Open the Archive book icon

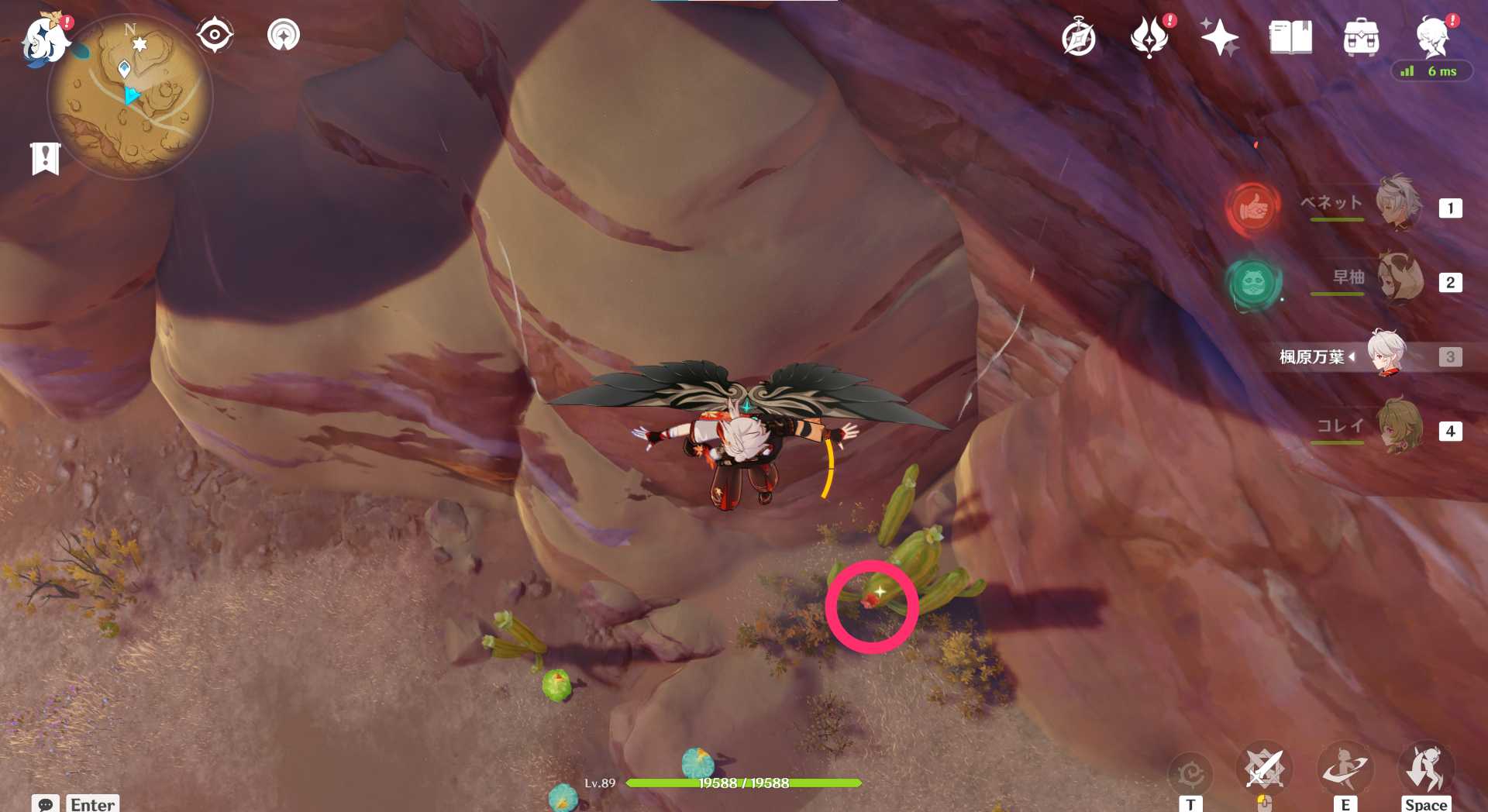[x=1290, y=37]
